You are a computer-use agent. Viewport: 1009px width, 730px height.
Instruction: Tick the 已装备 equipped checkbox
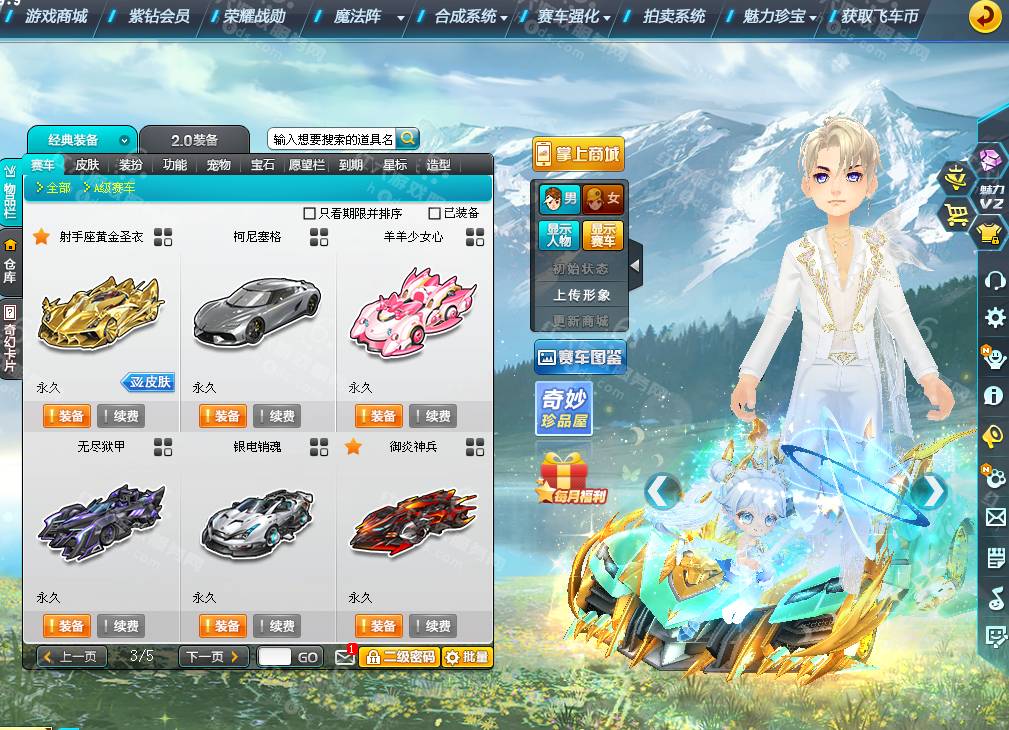click(x=434, y=213)
